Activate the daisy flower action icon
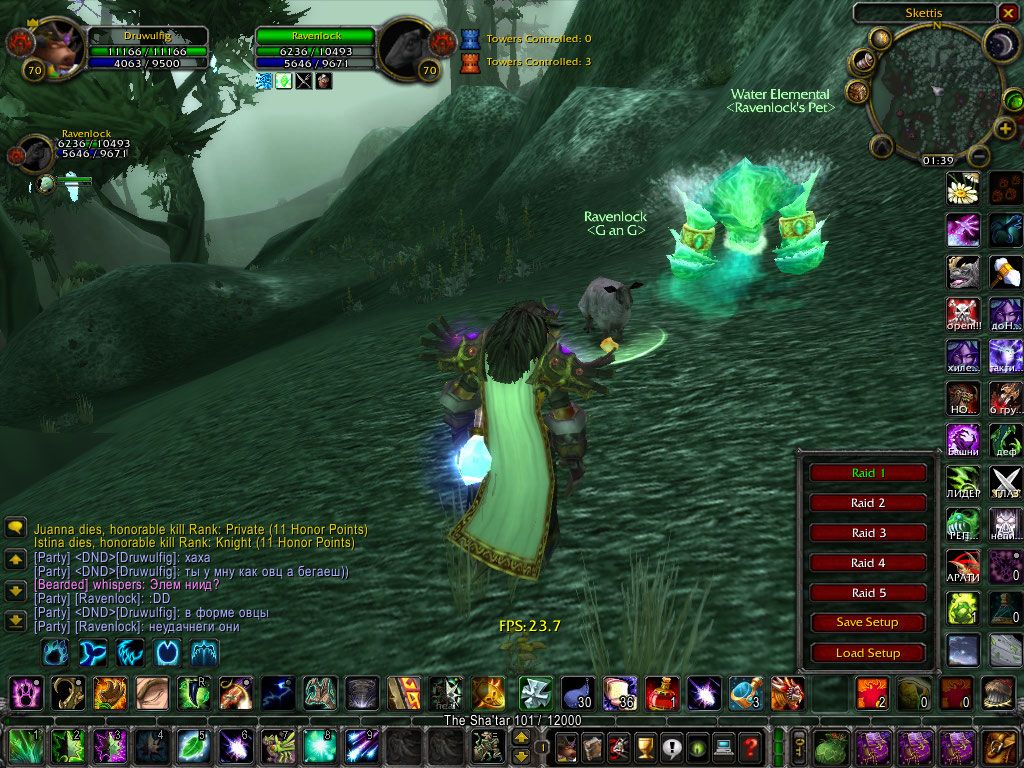1024x768 pixels. click(962, 188)
